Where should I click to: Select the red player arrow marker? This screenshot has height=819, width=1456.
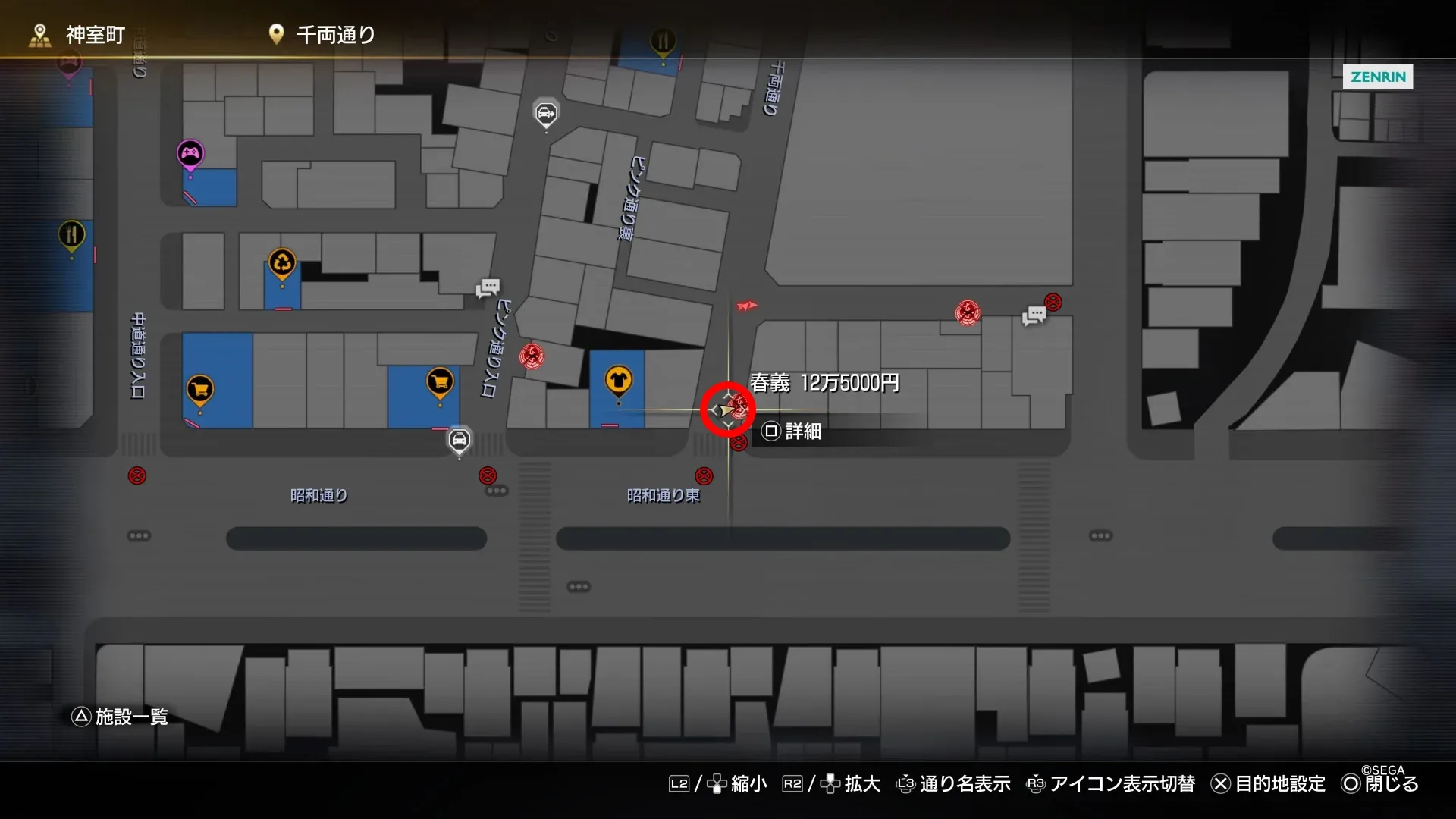pos(745,306)
